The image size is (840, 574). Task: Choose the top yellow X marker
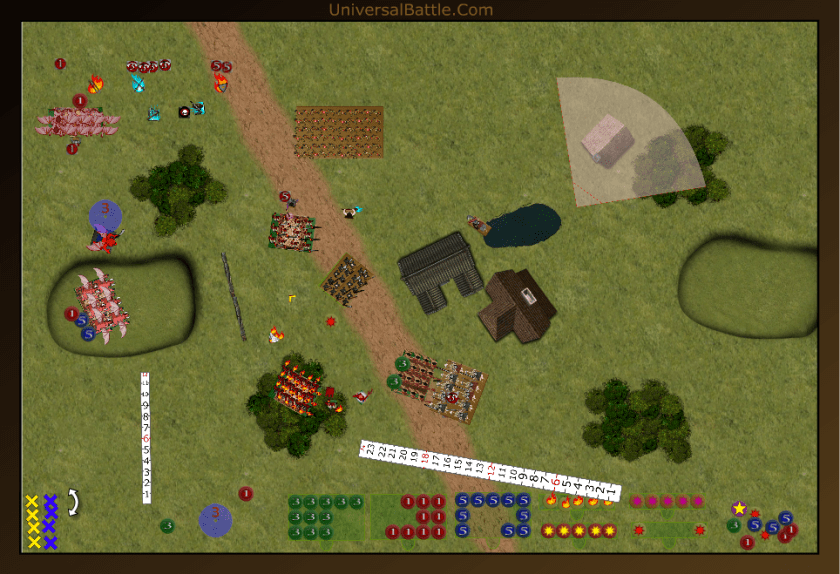pos(32,501)
